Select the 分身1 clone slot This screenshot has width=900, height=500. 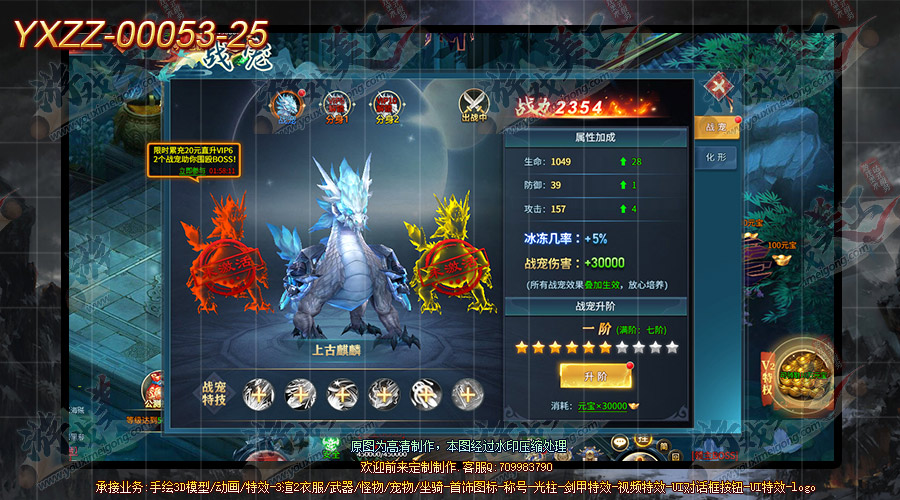click(x=336, y=105)
